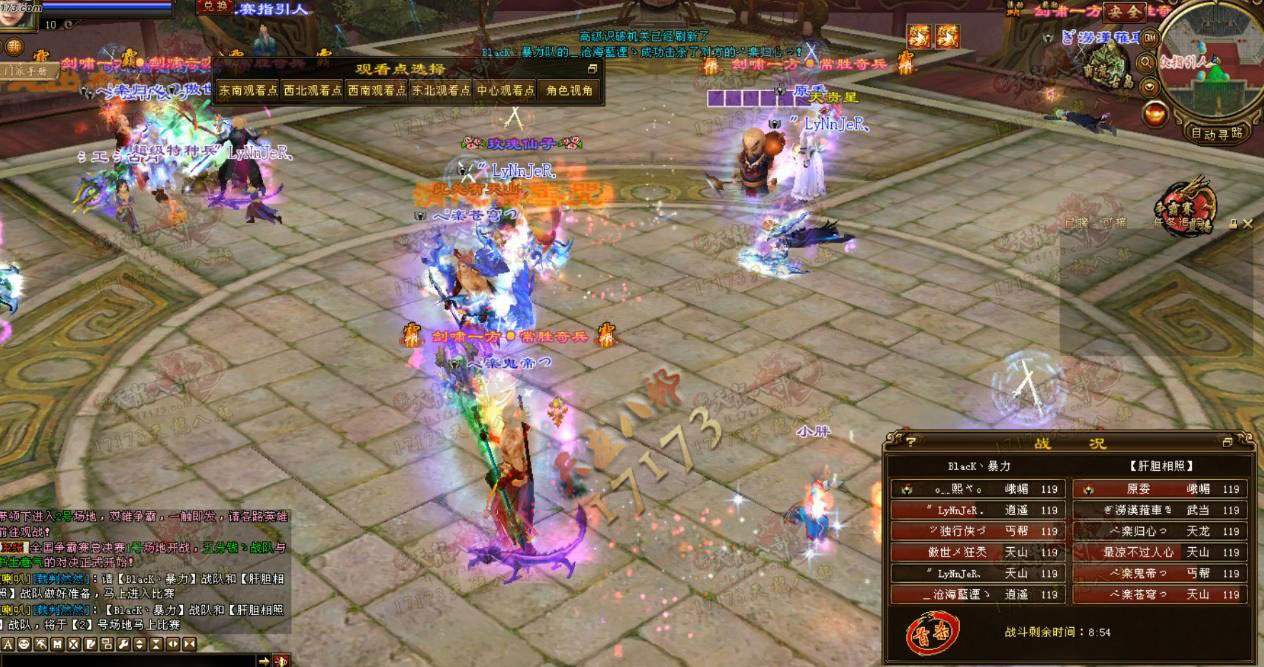Switch to the 中心观看点 center viewpoint
Image resolution: width=1264 pixels, height=667 pixels.
pos(505,90)
